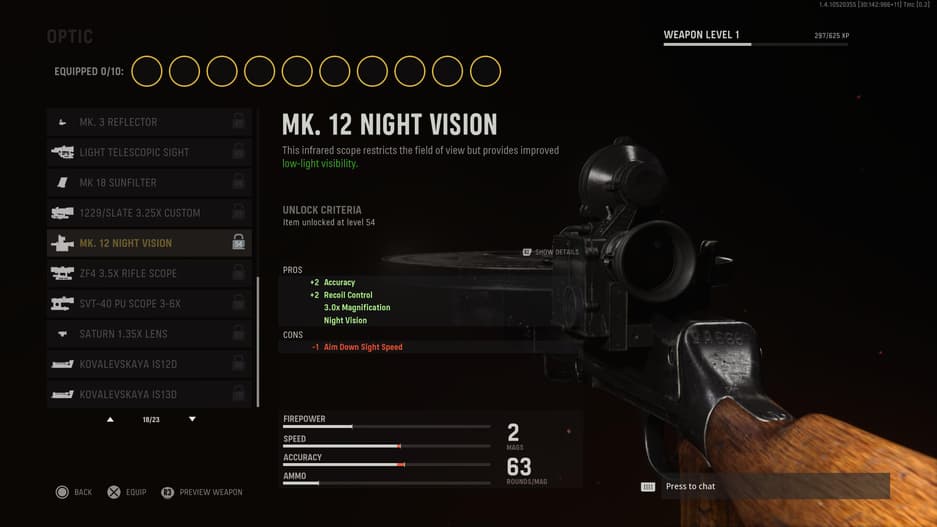Select Kovalevskaya IS12D attachment
The image size is (937, 527).
coord(148,364)
